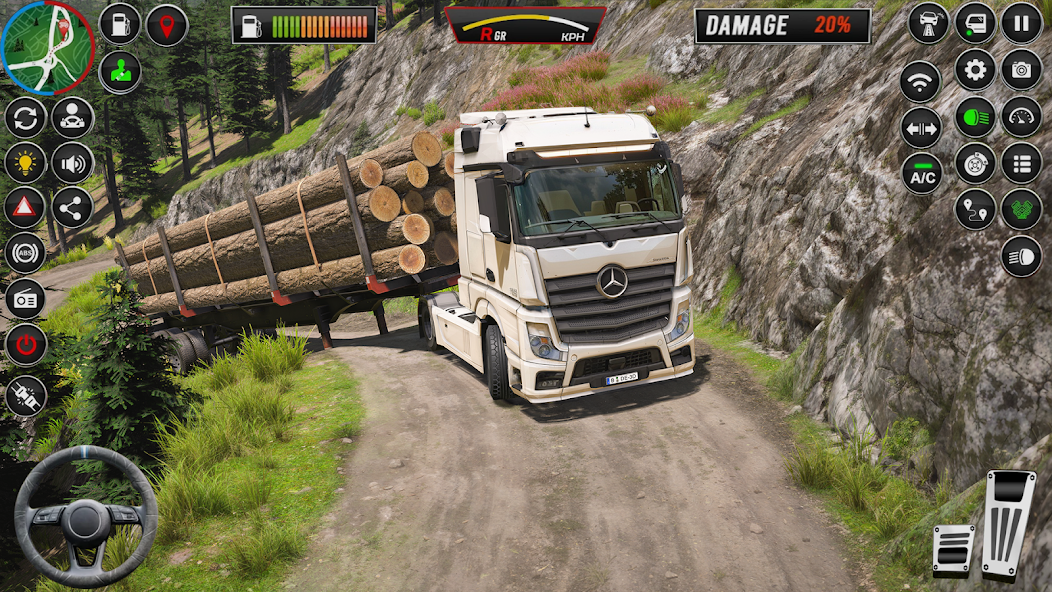
Task: Sound the horn speaker button
Action: [x=73, y=163]
